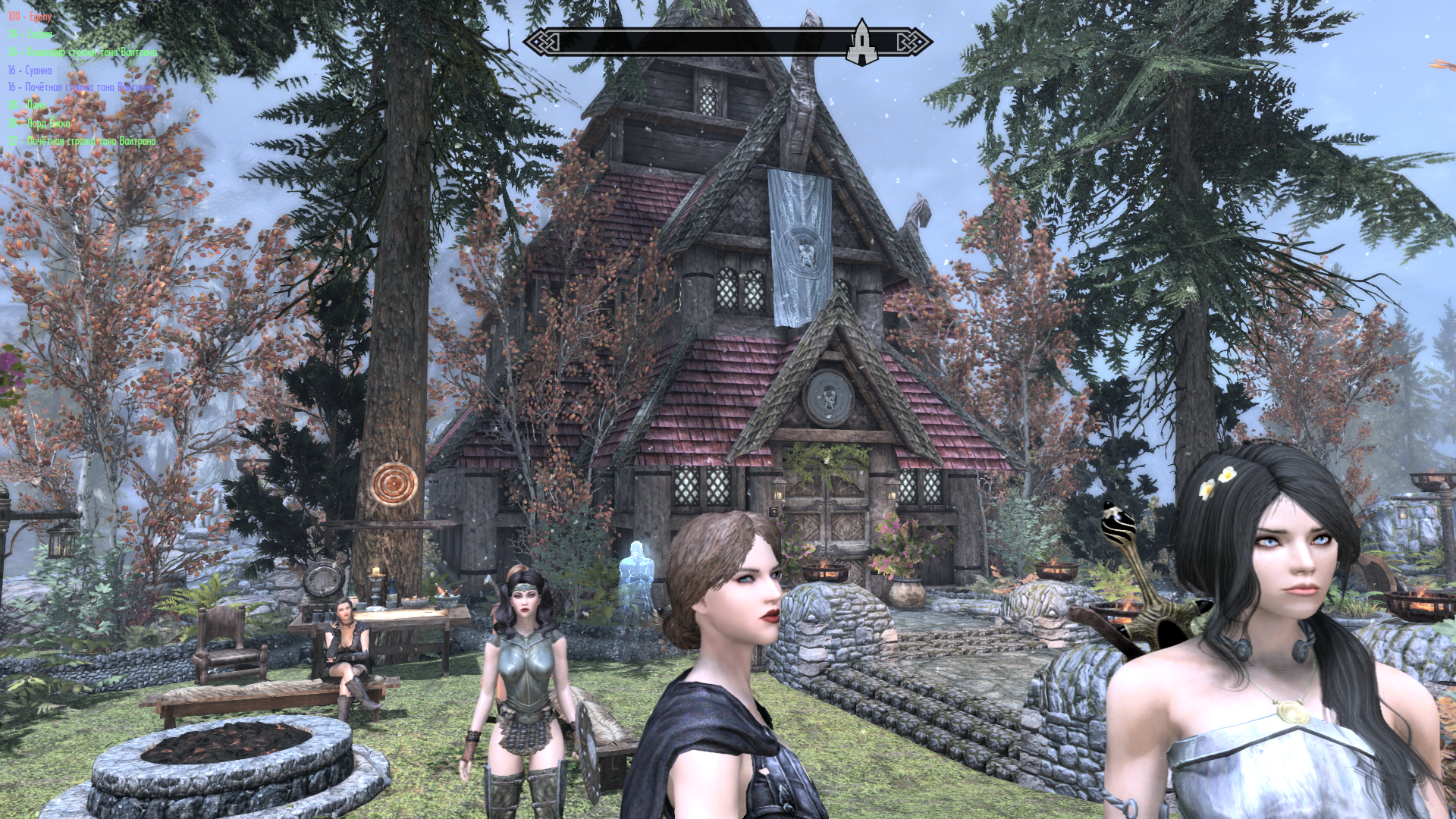Screen dimensions: 1456x819
Task: Select the "38 - Лина" list row
Action: tap(27, 105)
